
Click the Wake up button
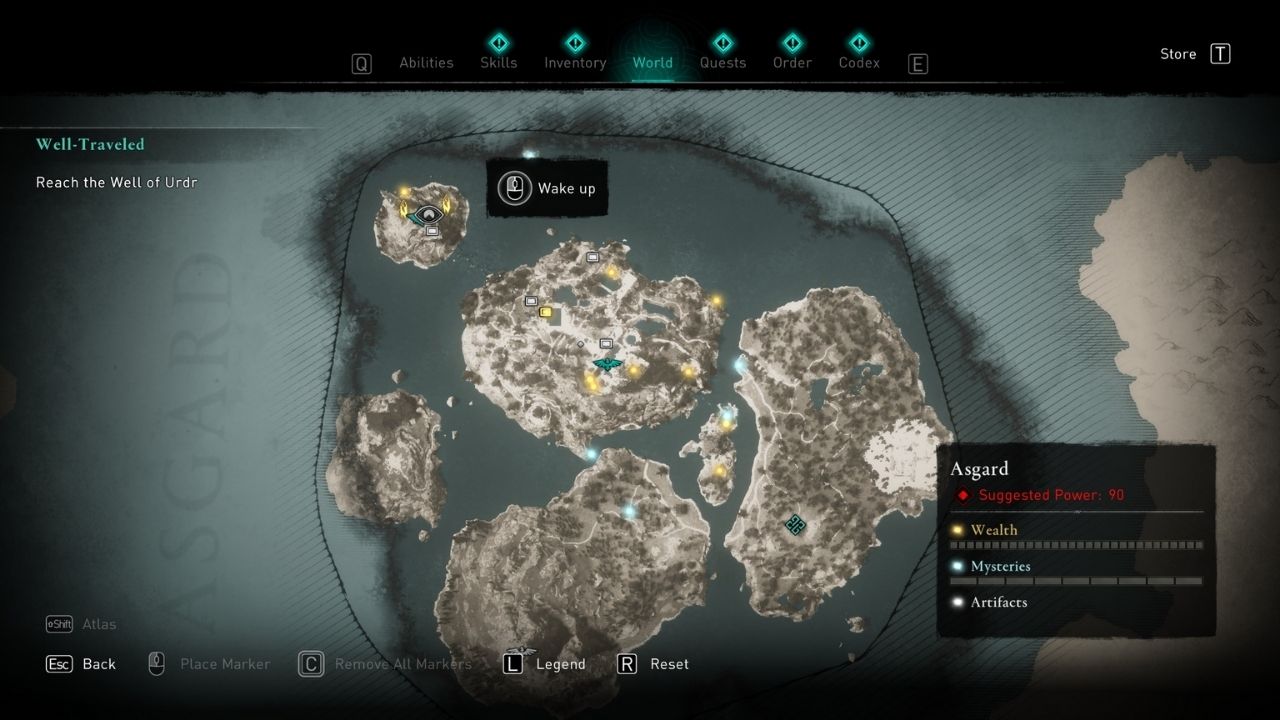tap(547, 188)
